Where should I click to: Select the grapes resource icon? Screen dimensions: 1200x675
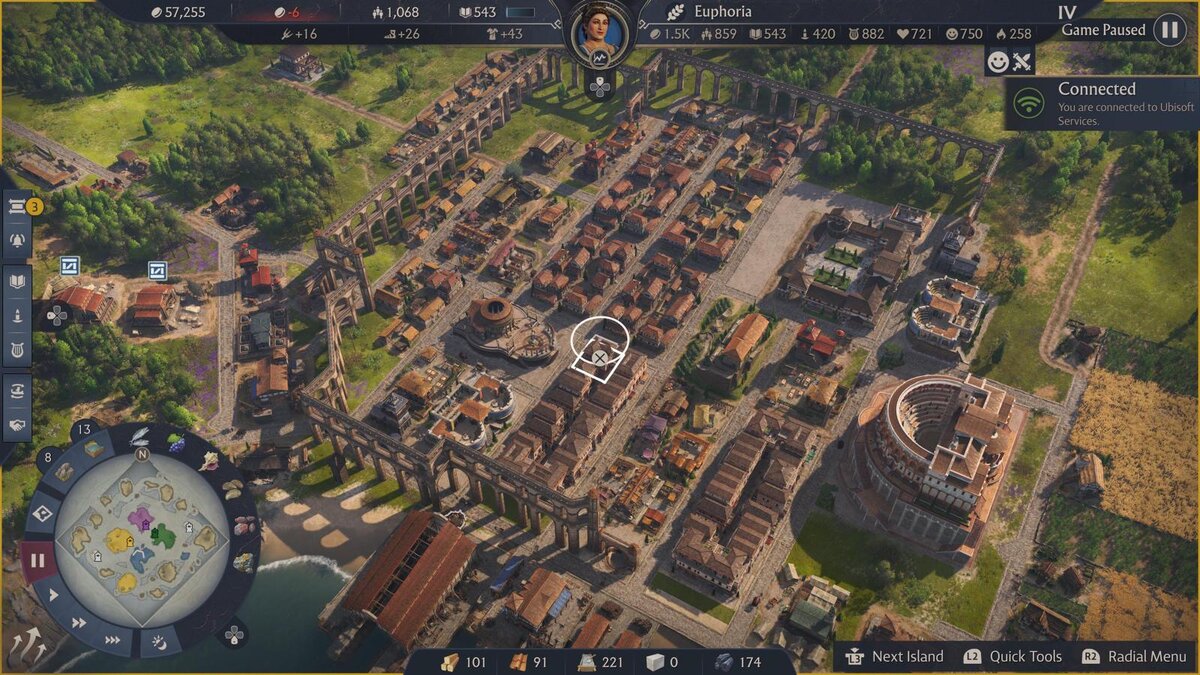(x=176, y=442)
